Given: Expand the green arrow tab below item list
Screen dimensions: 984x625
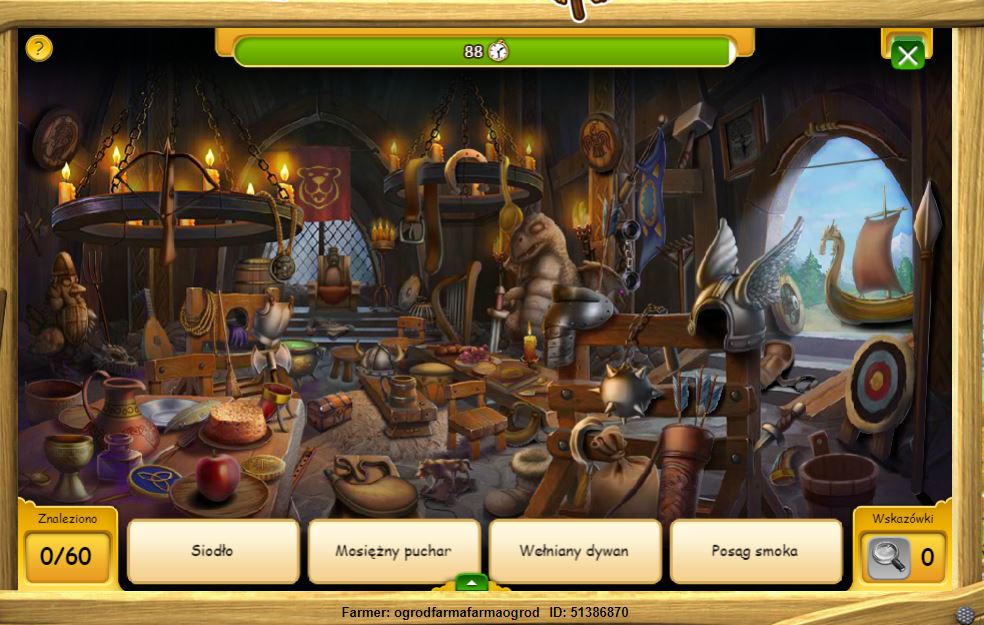Looking at the screenshot, I should point(471,582).
